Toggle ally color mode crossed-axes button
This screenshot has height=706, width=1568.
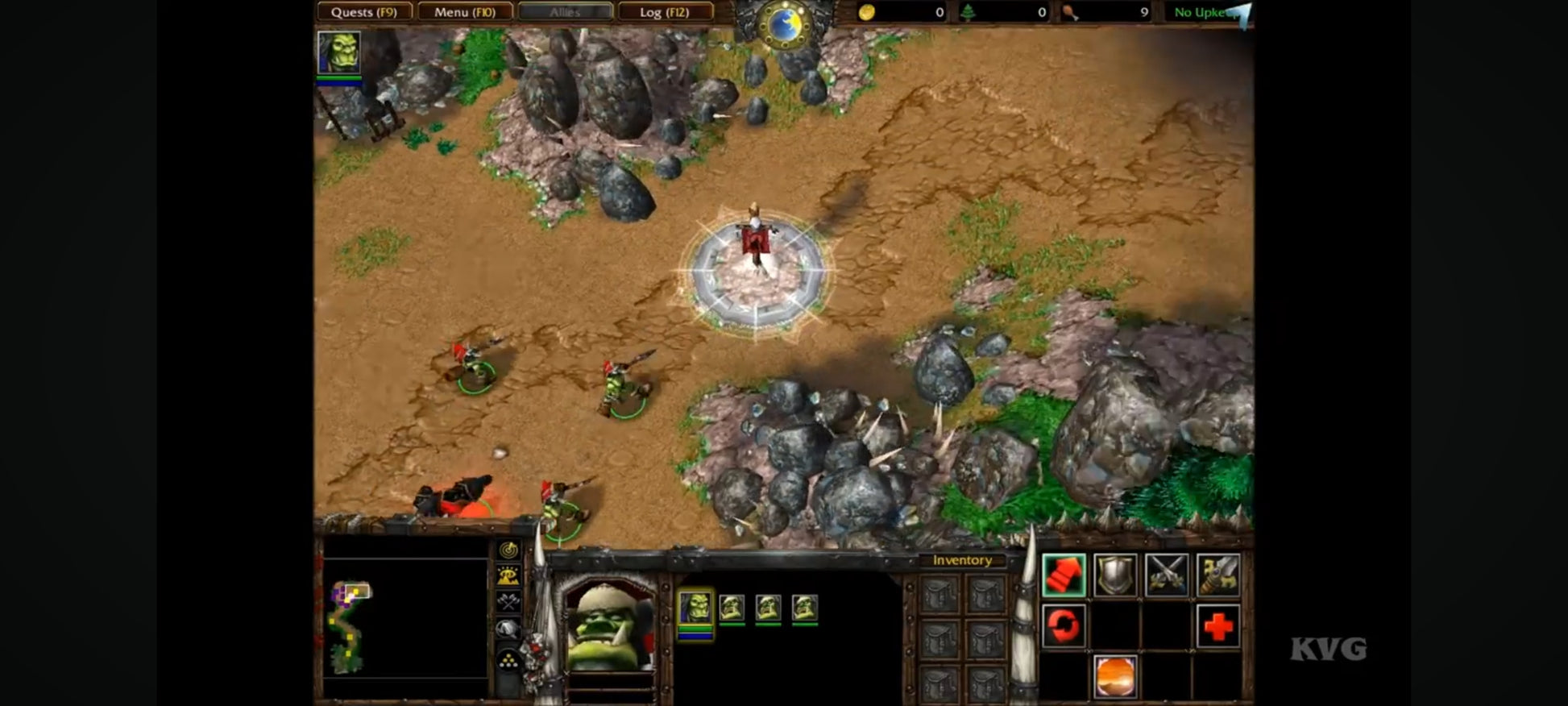(x=508, y=601)
